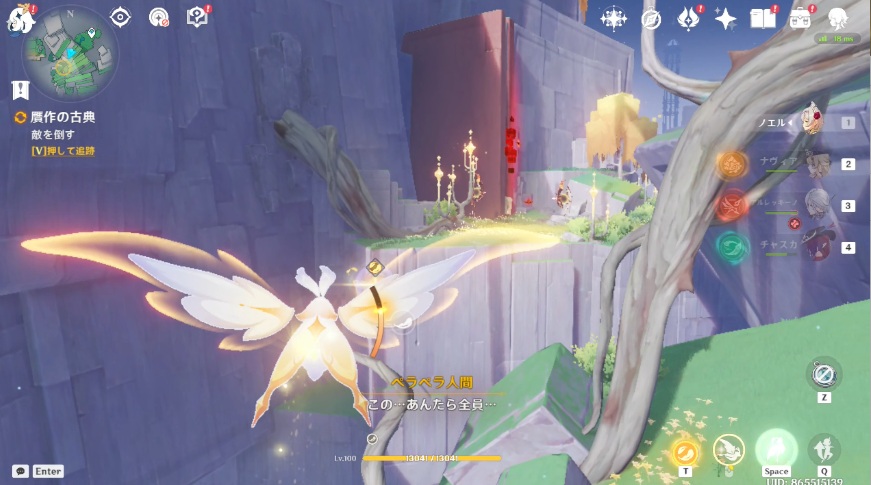This screenshot has height=485, width=871.
Task: Switch to party member ナヴィア
Action: coord(818,164)
